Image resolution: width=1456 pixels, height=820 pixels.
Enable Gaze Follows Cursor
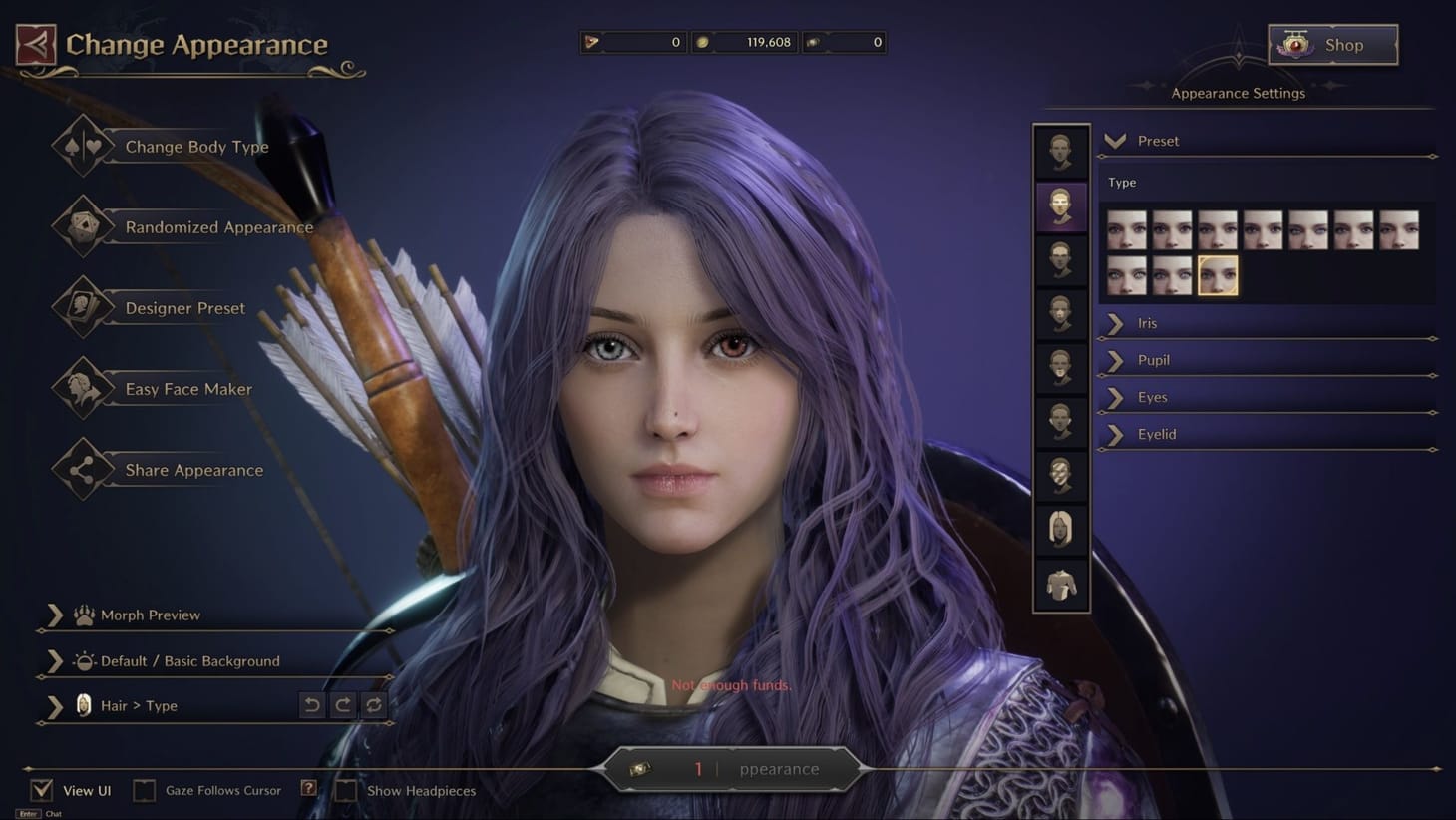[145, 789]
